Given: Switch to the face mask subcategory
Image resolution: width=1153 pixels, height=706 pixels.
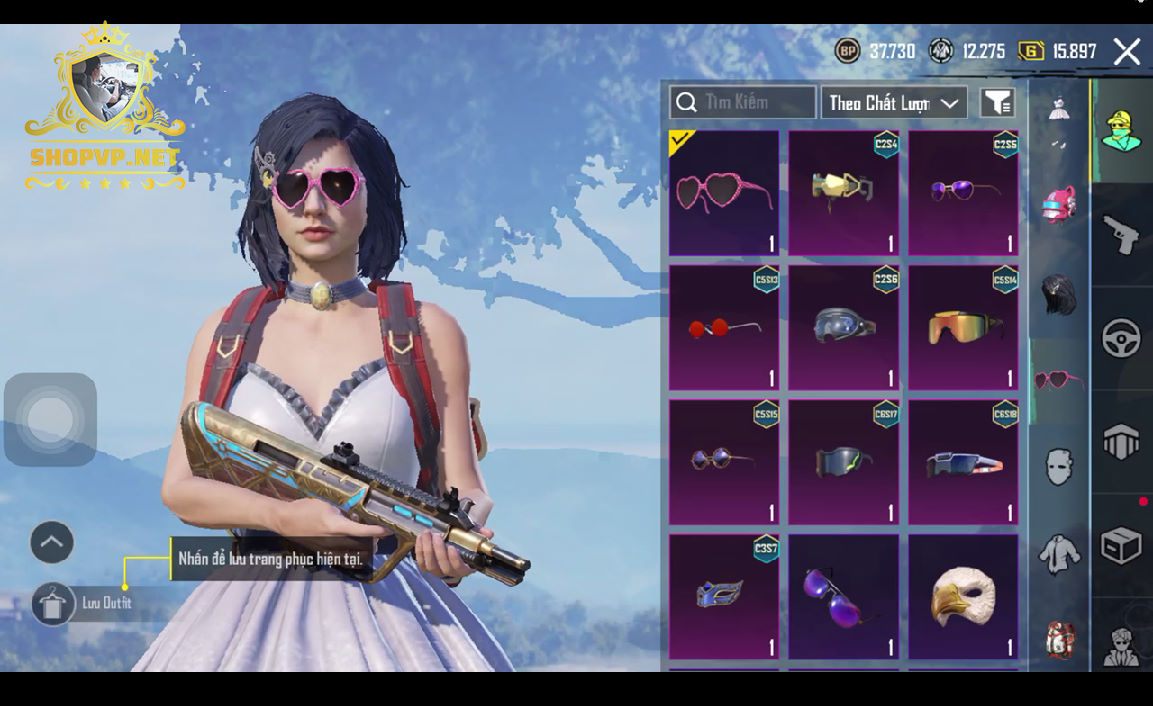Looking at the screenshot, I should coord(1059,466).
